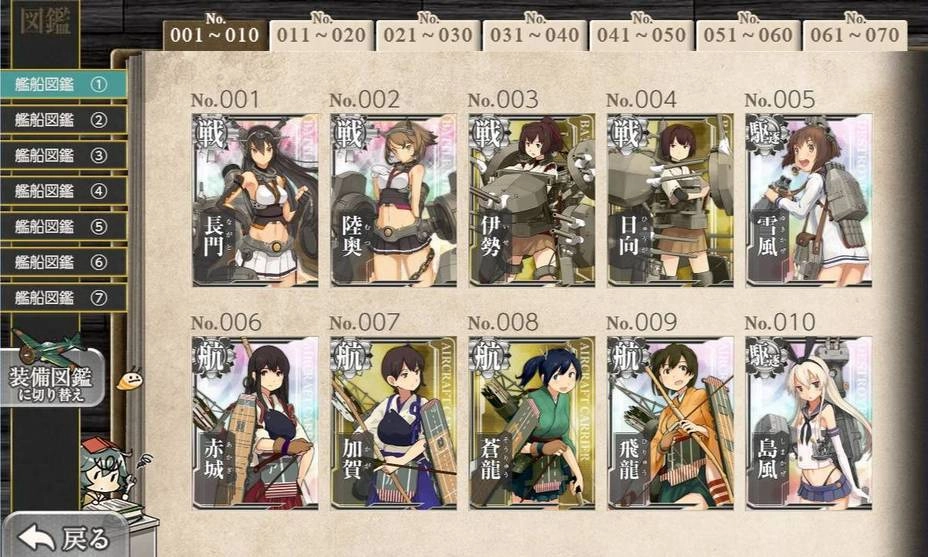Open the 長門 battleship card

(254, 200)
